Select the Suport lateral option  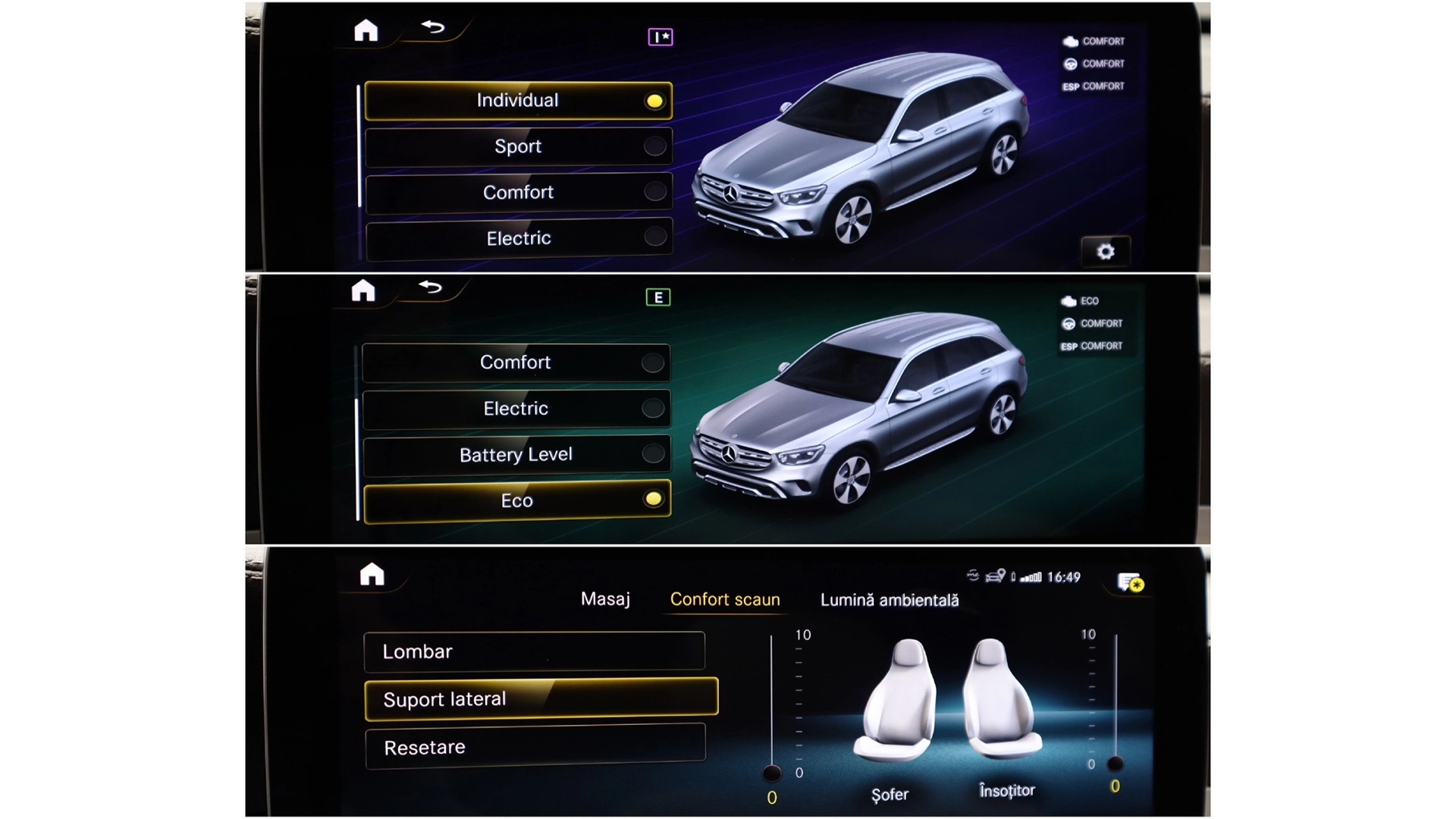click(x=541, y=698)
